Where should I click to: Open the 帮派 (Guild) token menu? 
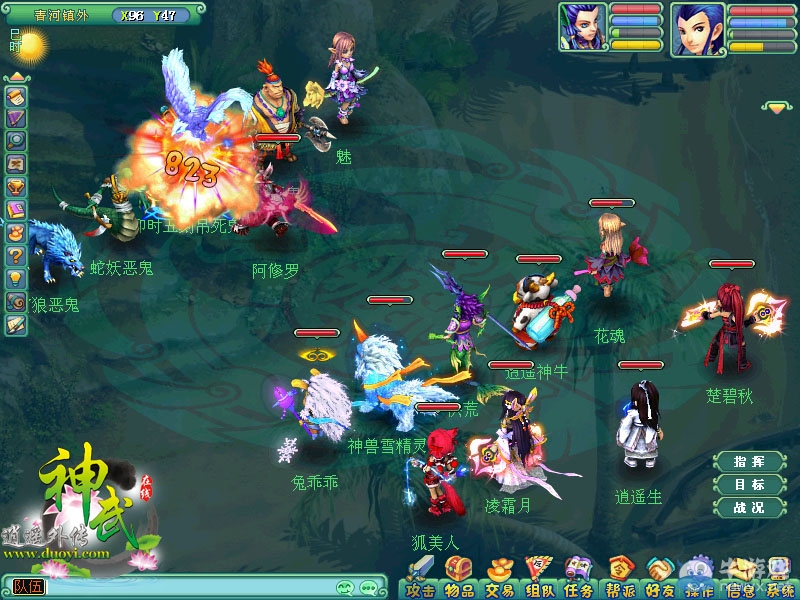pos(620,579)
